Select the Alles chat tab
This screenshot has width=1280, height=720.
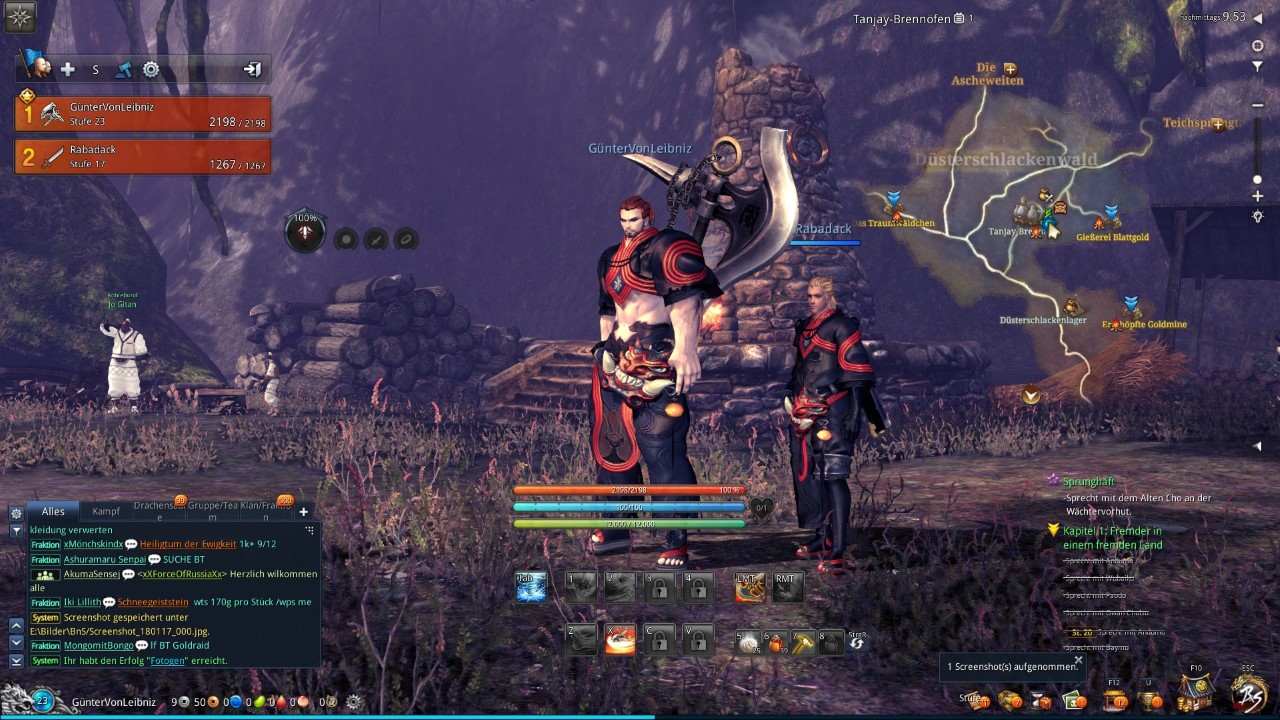[53, 511]
